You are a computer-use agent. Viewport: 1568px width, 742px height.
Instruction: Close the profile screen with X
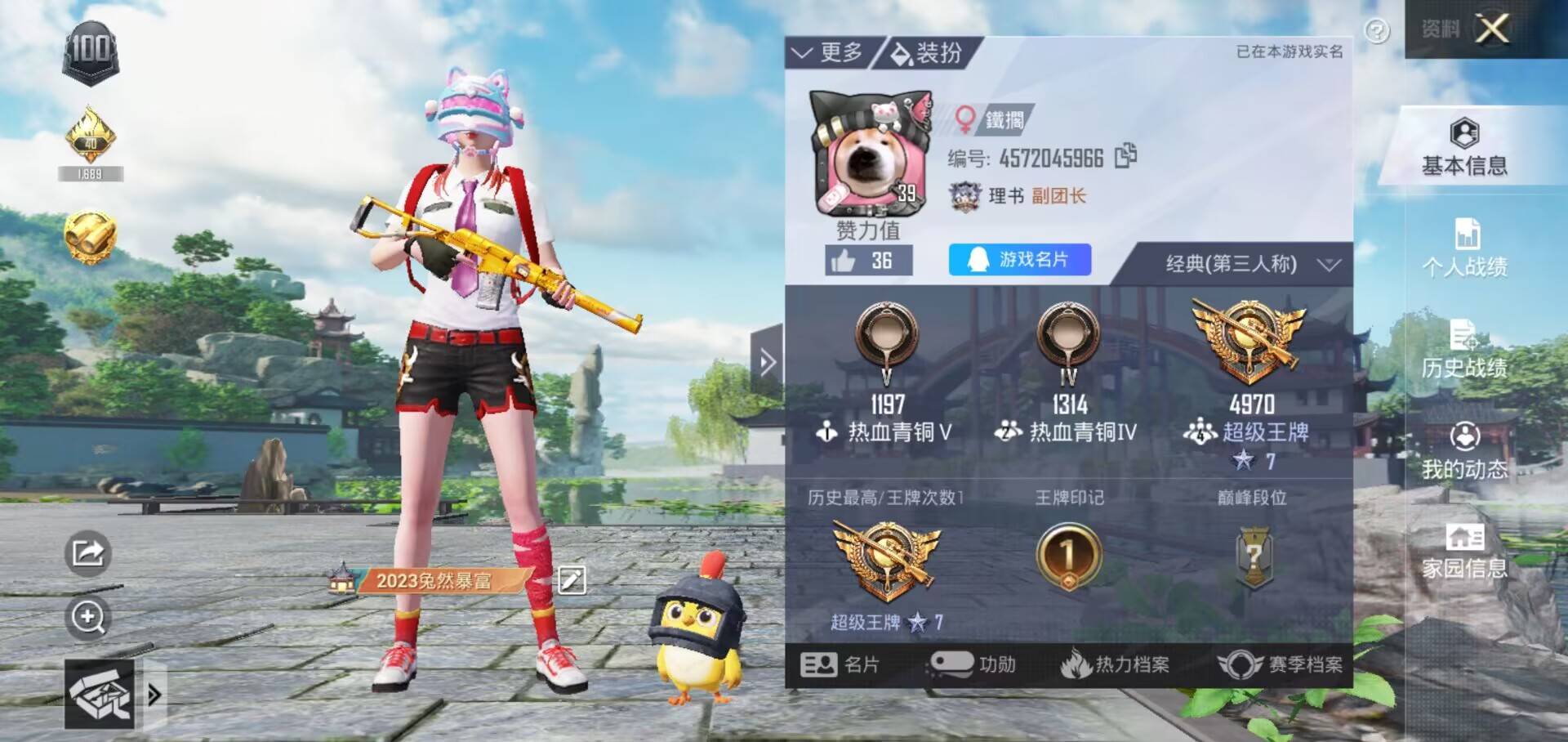point(1492,29)
